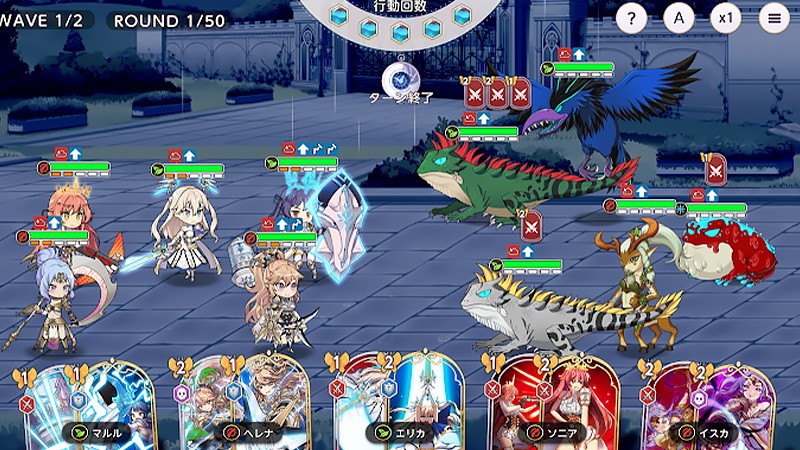Open the hamburger menu
The image size is (800, 450).
773,17
